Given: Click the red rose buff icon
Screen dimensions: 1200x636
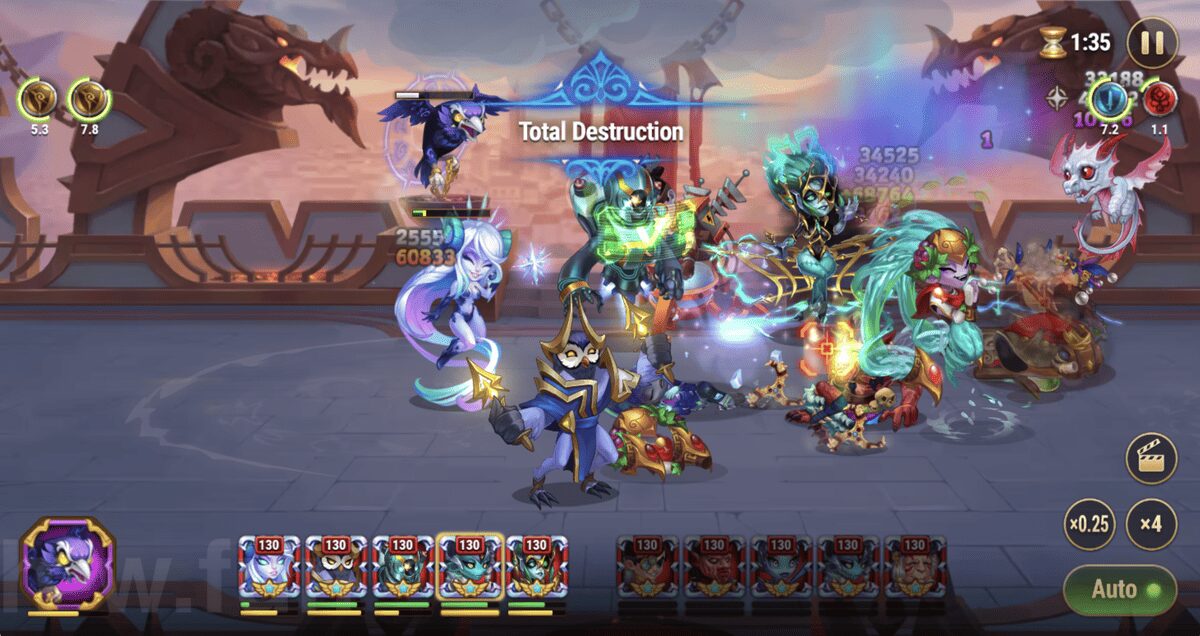Looking at the screenshot, I should pos(1160,99).
